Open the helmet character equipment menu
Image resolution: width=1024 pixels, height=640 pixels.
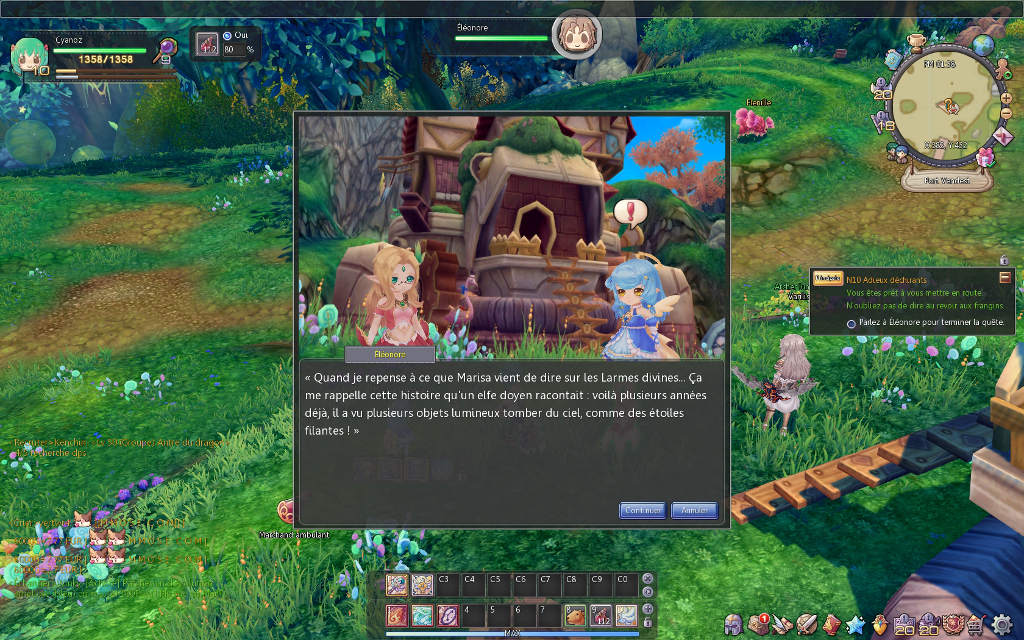pos(734,624)
